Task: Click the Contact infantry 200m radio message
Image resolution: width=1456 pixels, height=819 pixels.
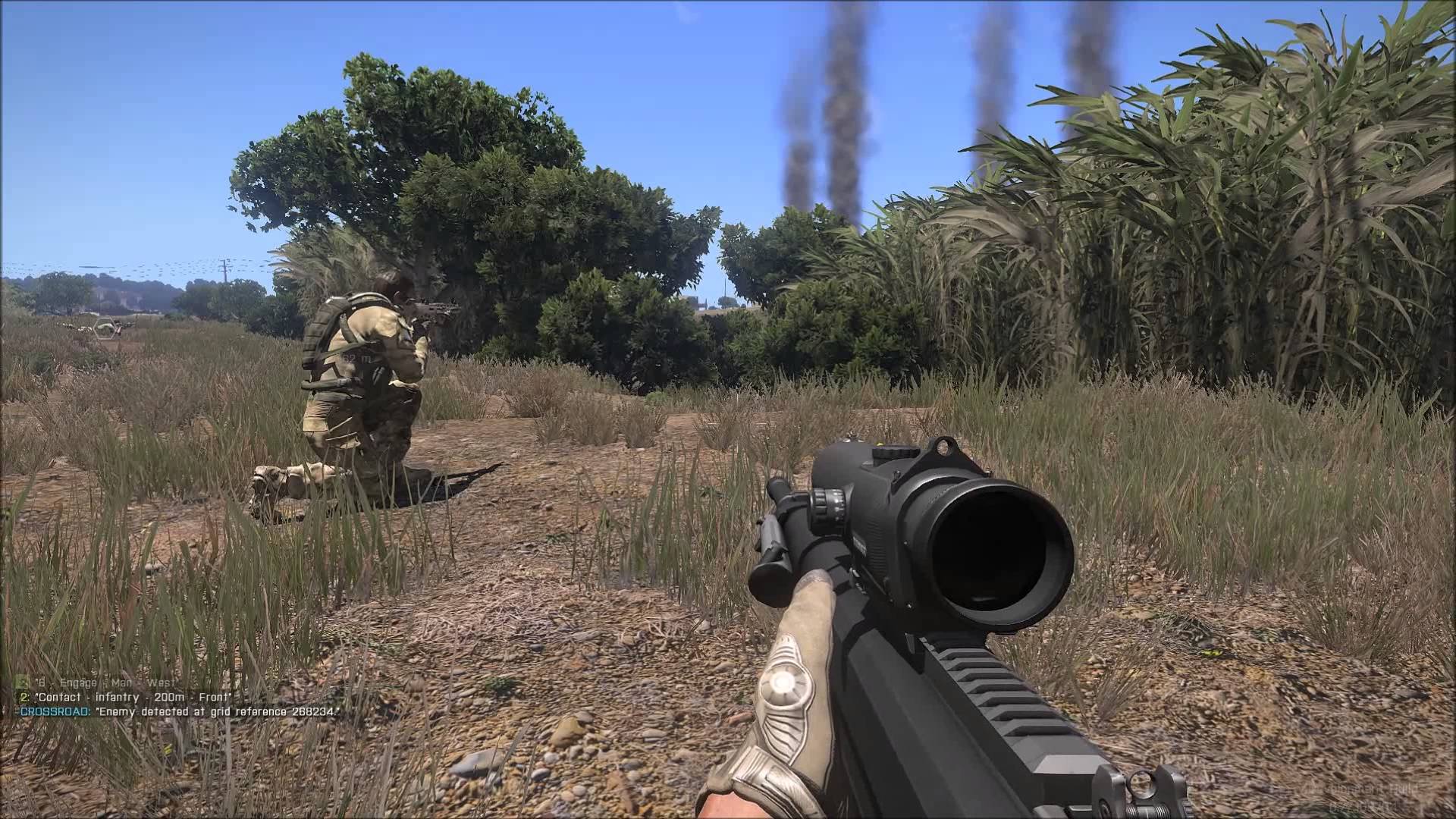Action: tap(126, 697)
